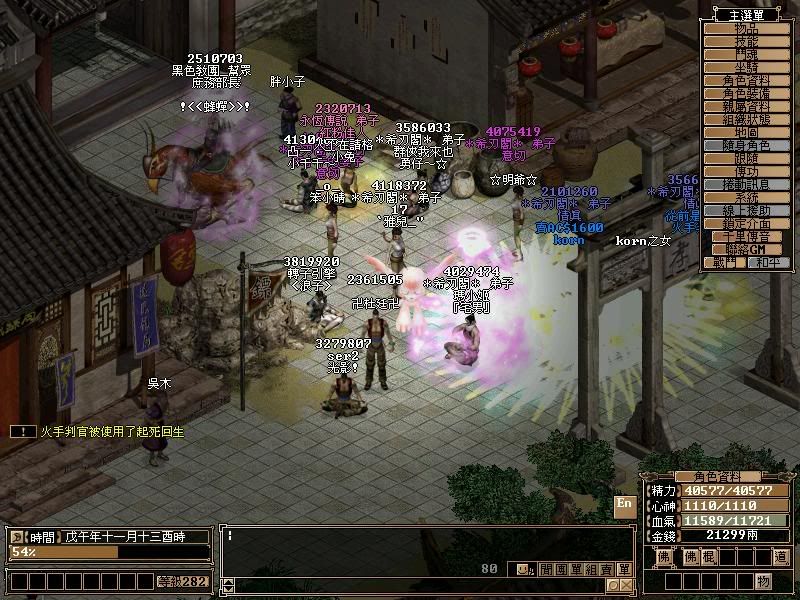Click the 物 button beside the bottom-right slots
This screenshot has width=800, height=600.
click(763, 580)
